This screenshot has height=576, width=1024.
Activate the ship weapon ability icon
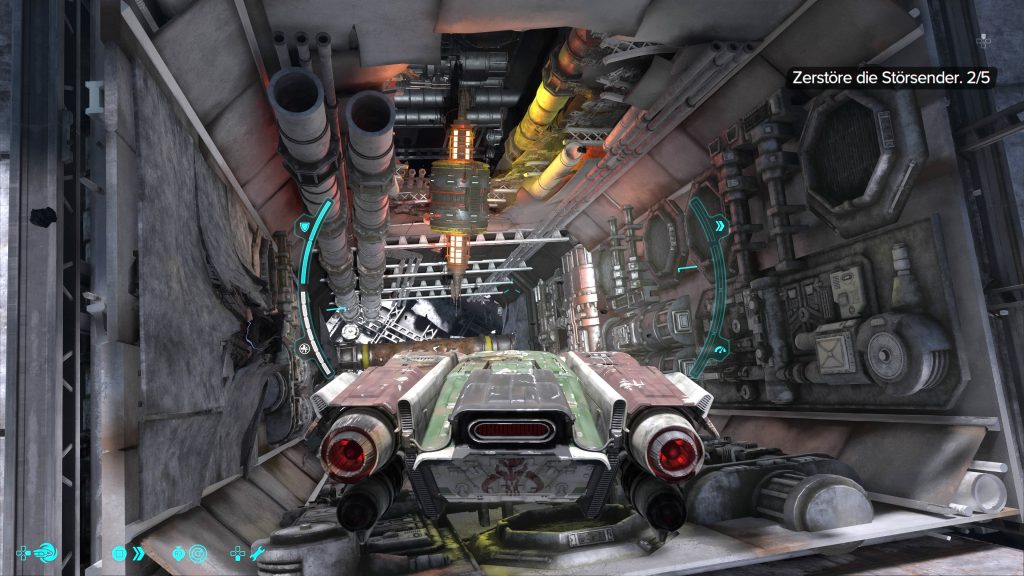(x=45, y=552)
